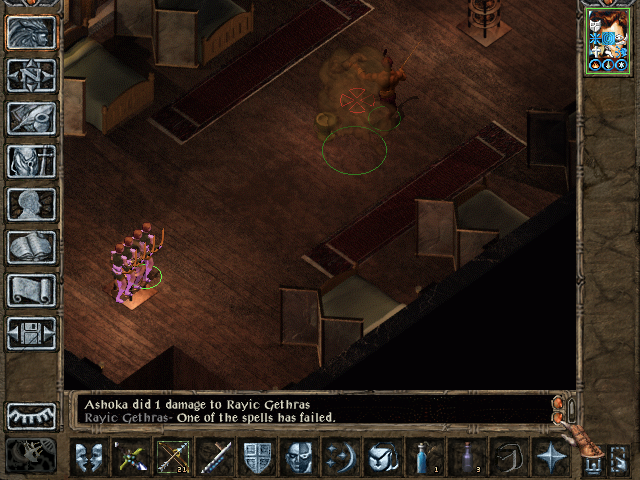The height and width of the screenshot is (480, 640).
Task: Use the blue potion quick item
Action: click(x=424, y=458)
